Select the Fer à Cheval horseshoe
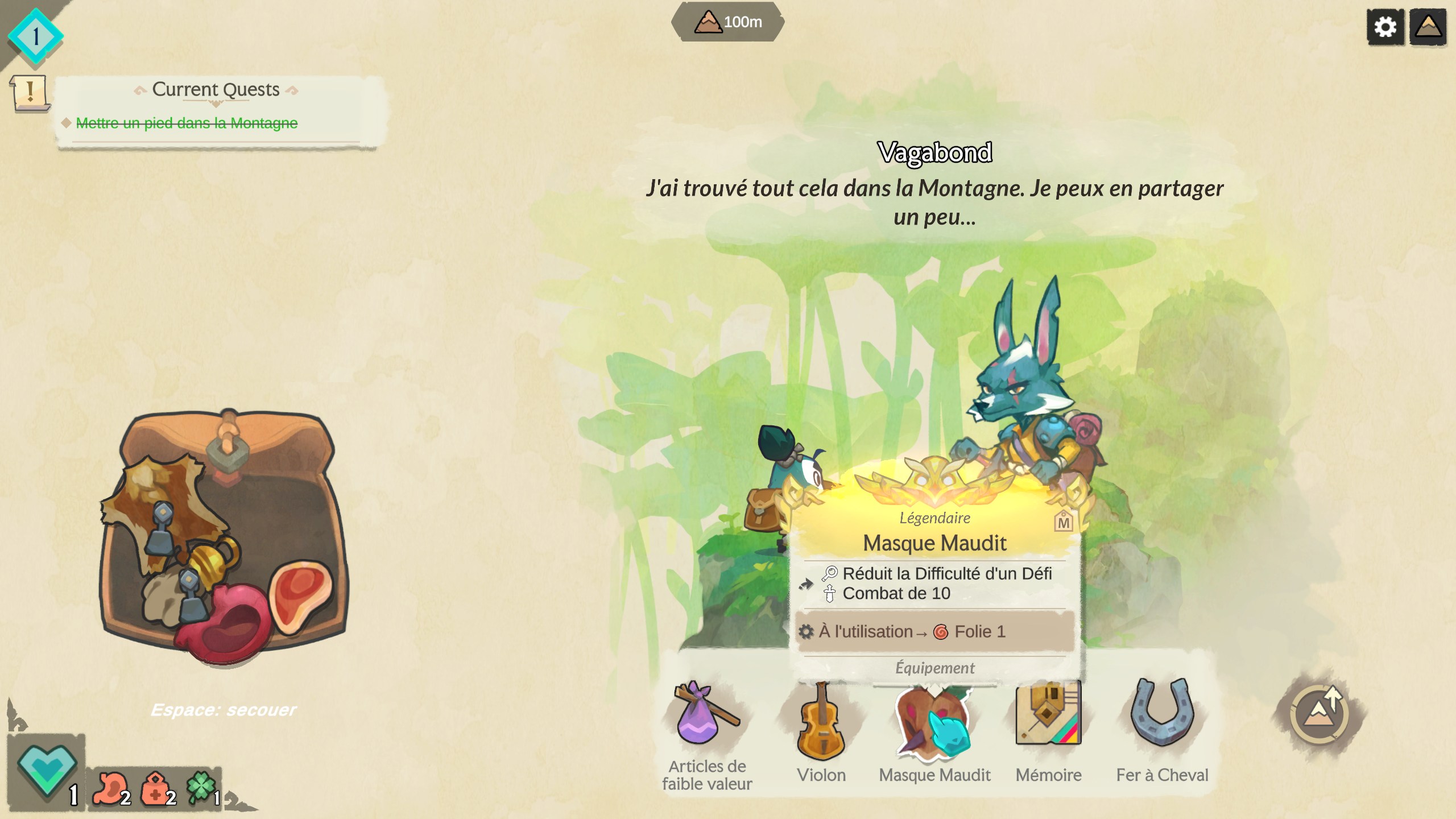Screen dimensions: 1456x819 pos(1162,714)
